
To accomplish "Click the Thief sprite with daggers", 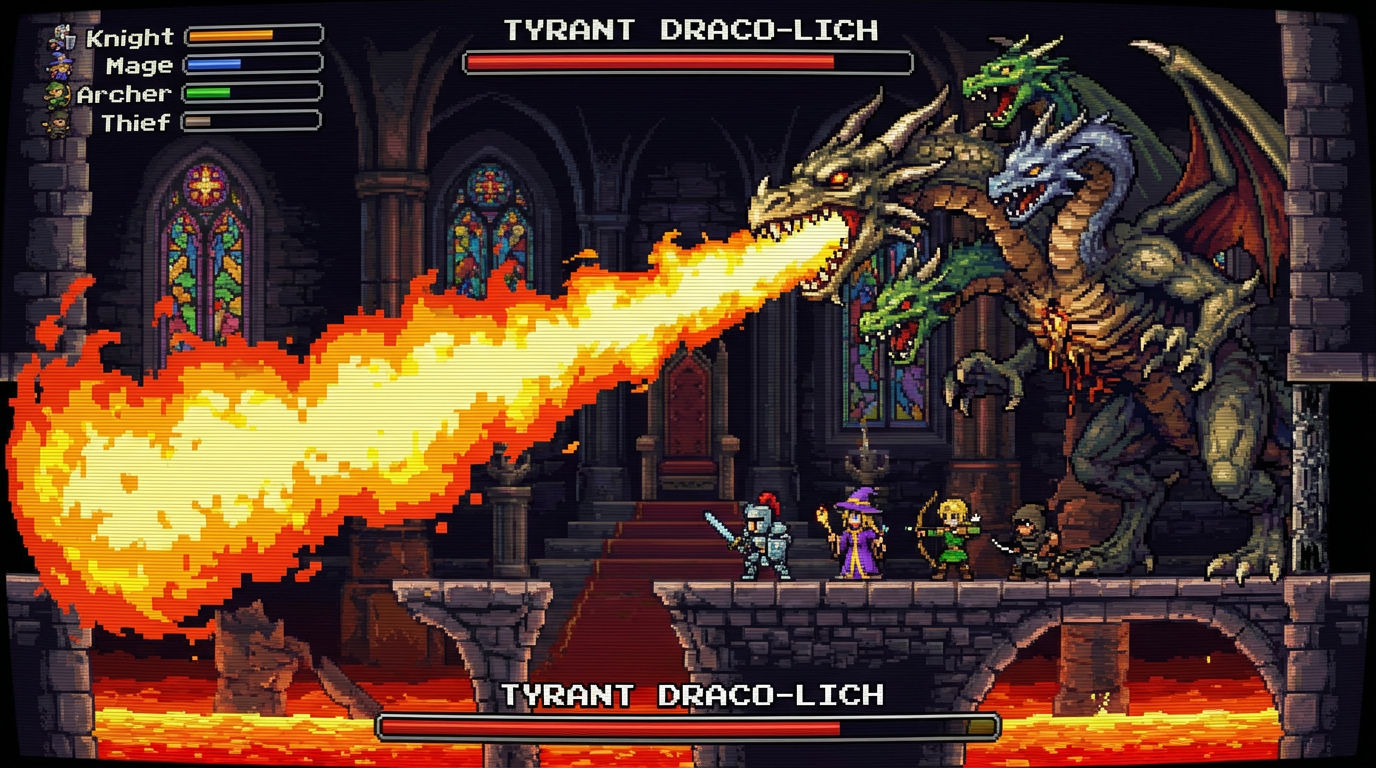I will coord(1030,540).
